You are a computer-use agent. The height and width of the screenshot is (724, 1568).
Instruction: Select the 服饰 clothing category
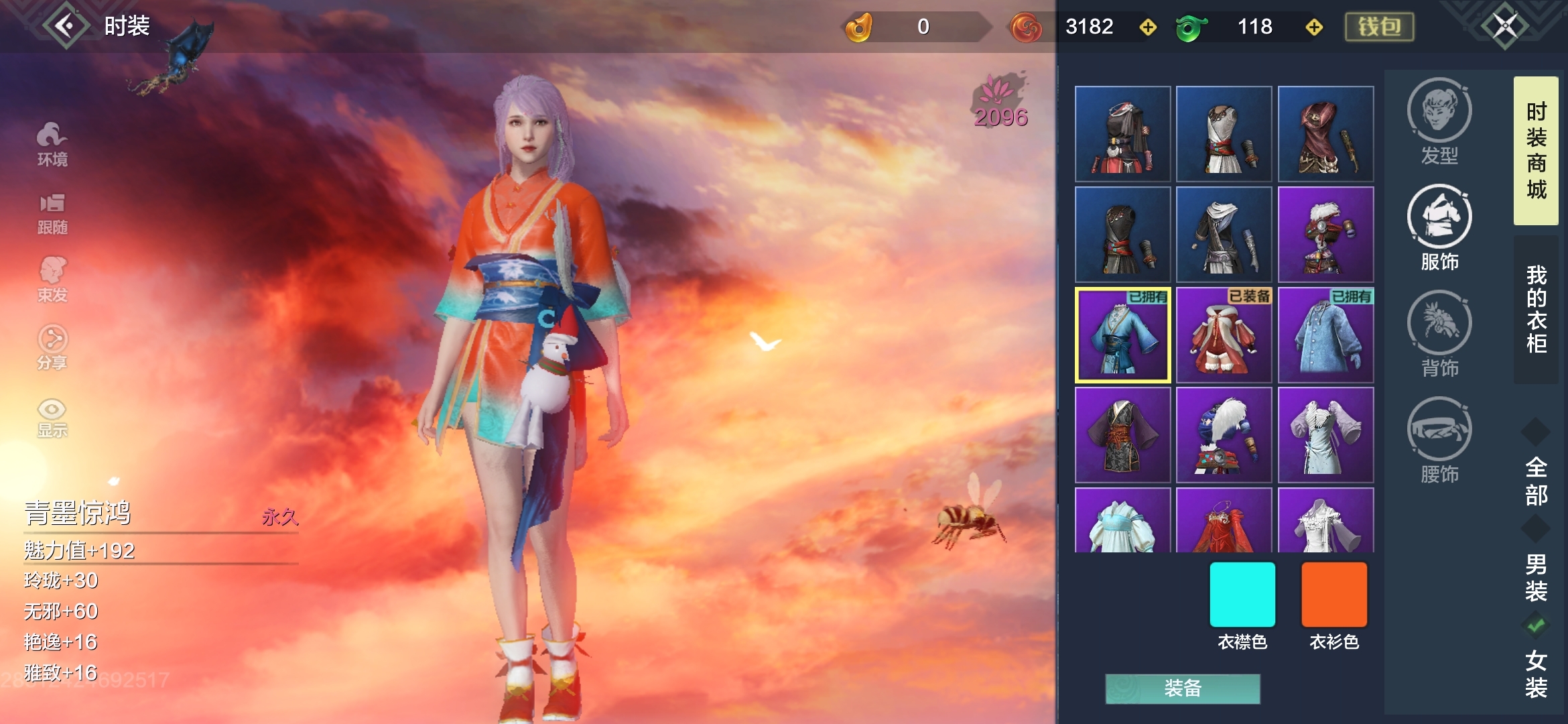[x=1439, y=227]
